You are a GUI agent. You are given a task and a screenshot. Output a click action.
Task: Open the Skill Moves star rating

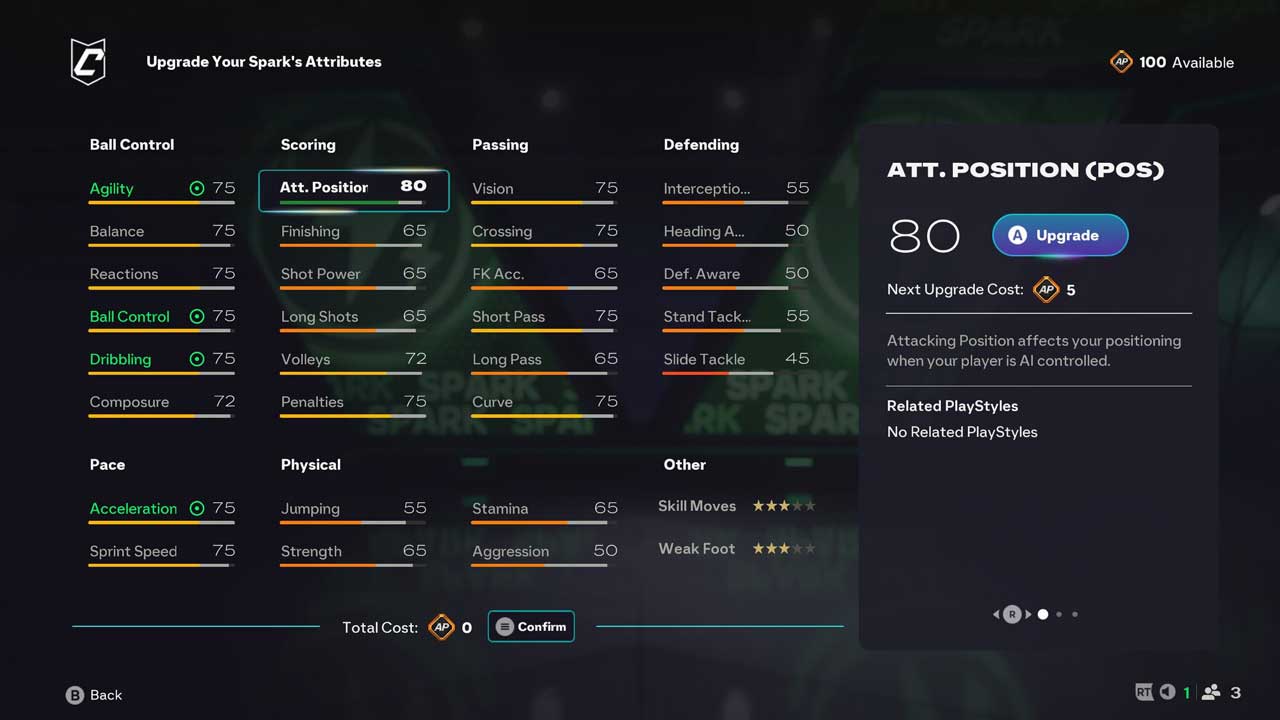tap(736, 506)
